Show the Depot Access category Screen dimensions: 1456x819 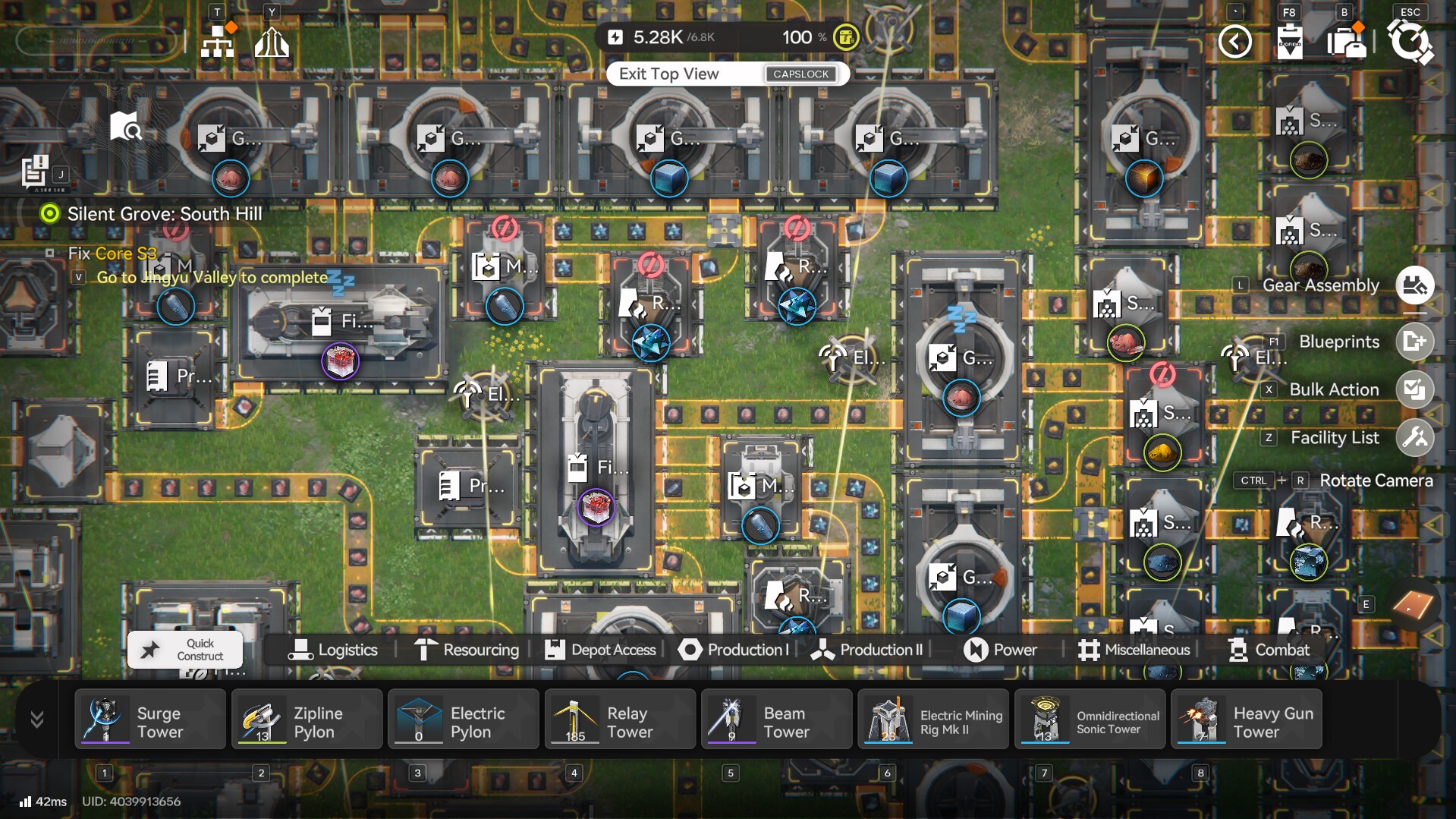pos(600,650)
